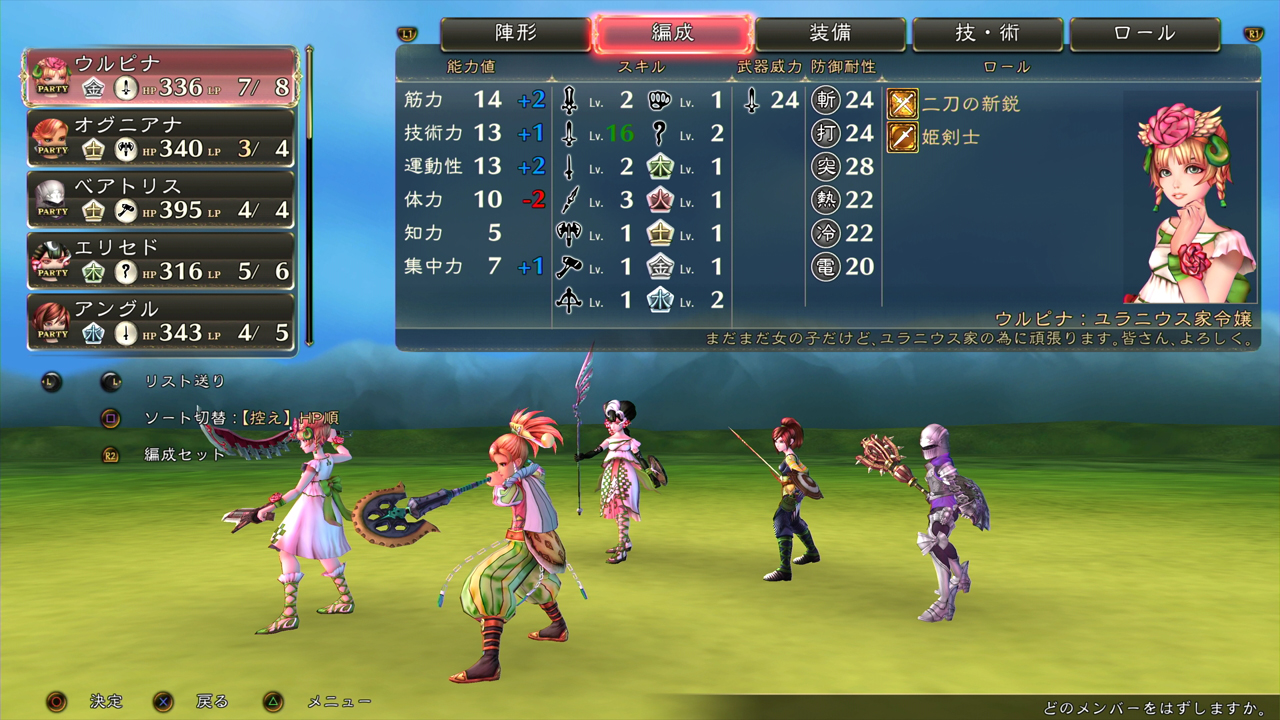Click the 二刀の新鋭 role entry
This screenshot has width=1280, height=720.
coord(955,103)
